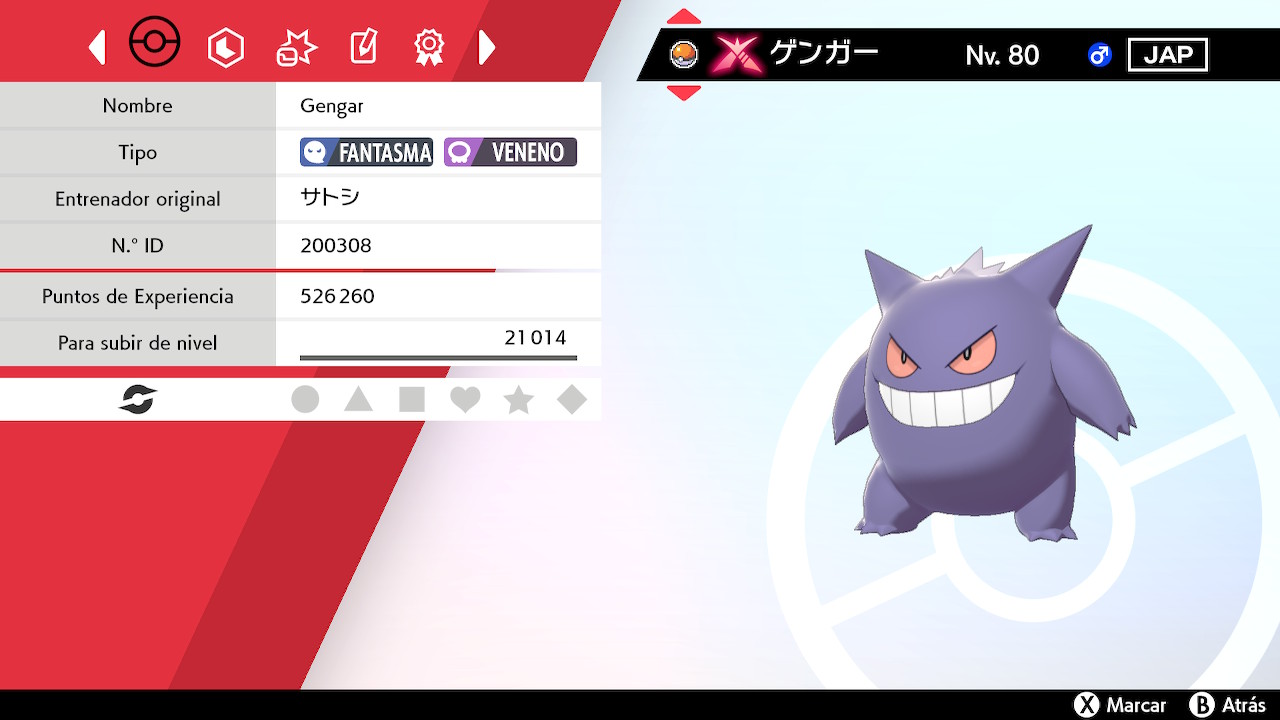This screenshot has width=1280, height=720.
Task: Toggle the circle marking
Action: (x=305, y=400)
